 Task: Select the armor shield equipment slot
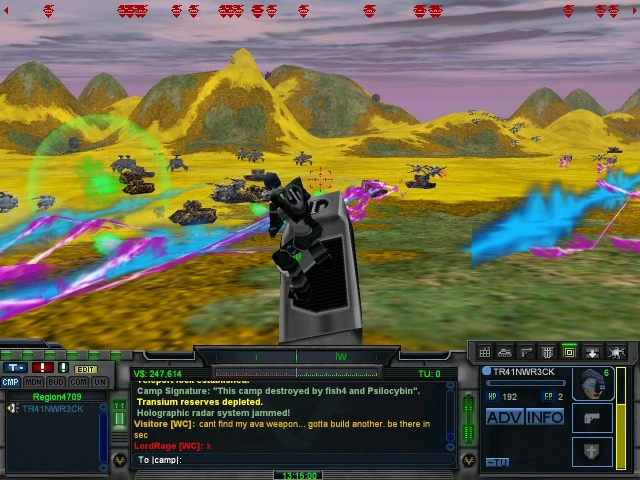(x=591, y=449)
